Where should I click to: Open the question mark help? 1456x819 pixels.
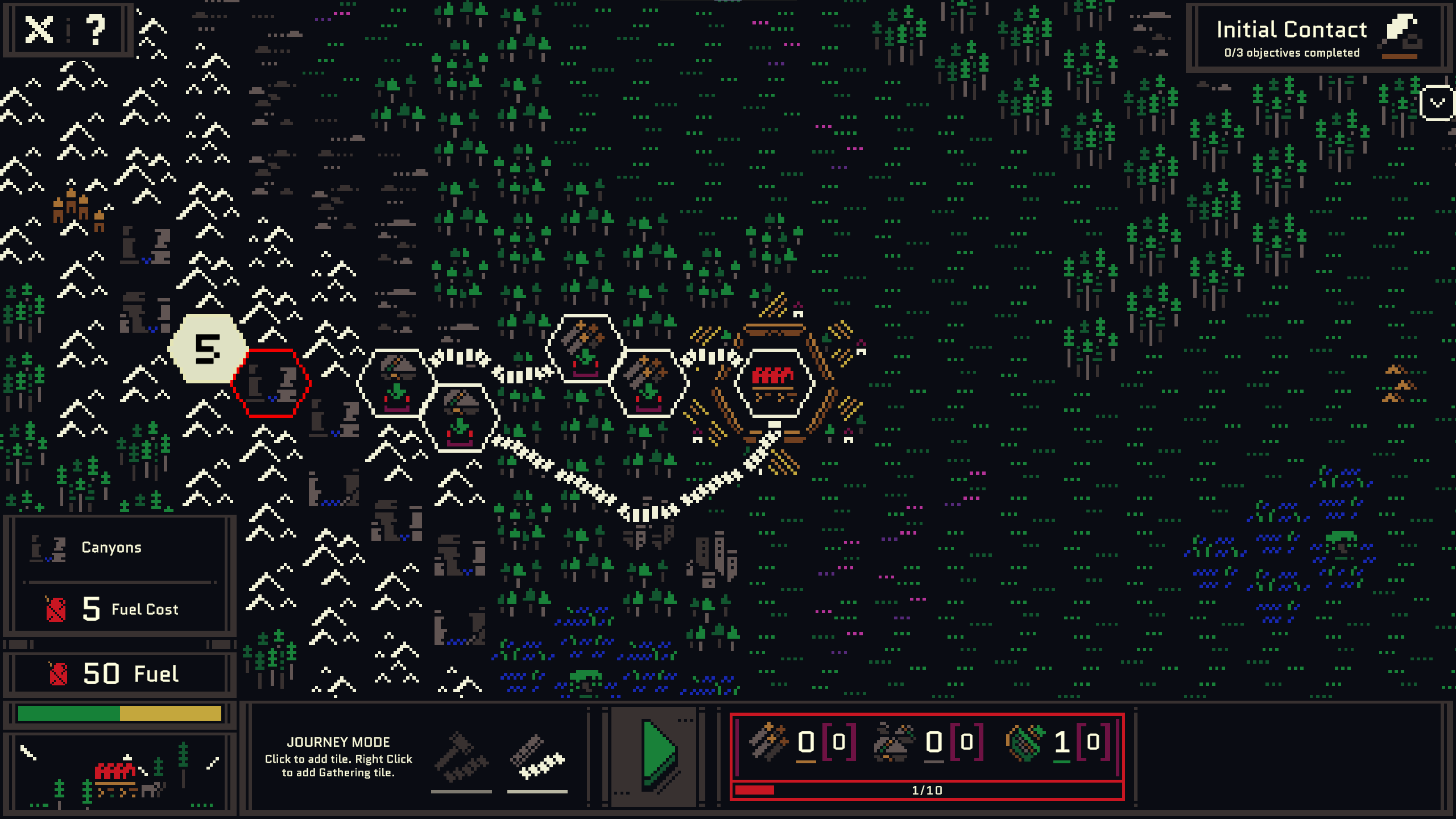point(96,30)
